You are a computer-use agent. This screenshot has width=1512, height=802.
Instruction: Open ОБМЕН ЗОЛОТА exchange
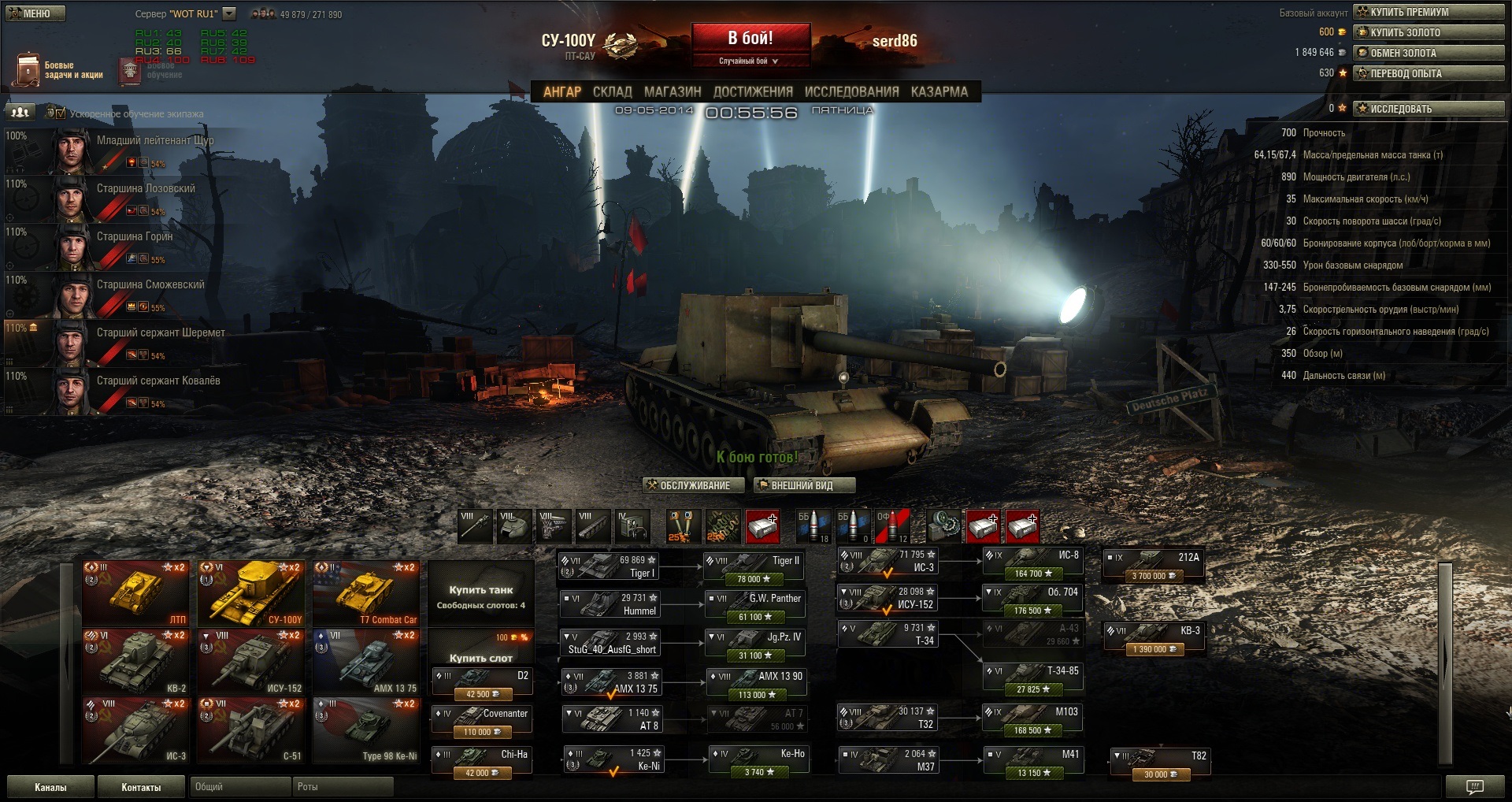pyautogui.click(x=1429, y=53)
